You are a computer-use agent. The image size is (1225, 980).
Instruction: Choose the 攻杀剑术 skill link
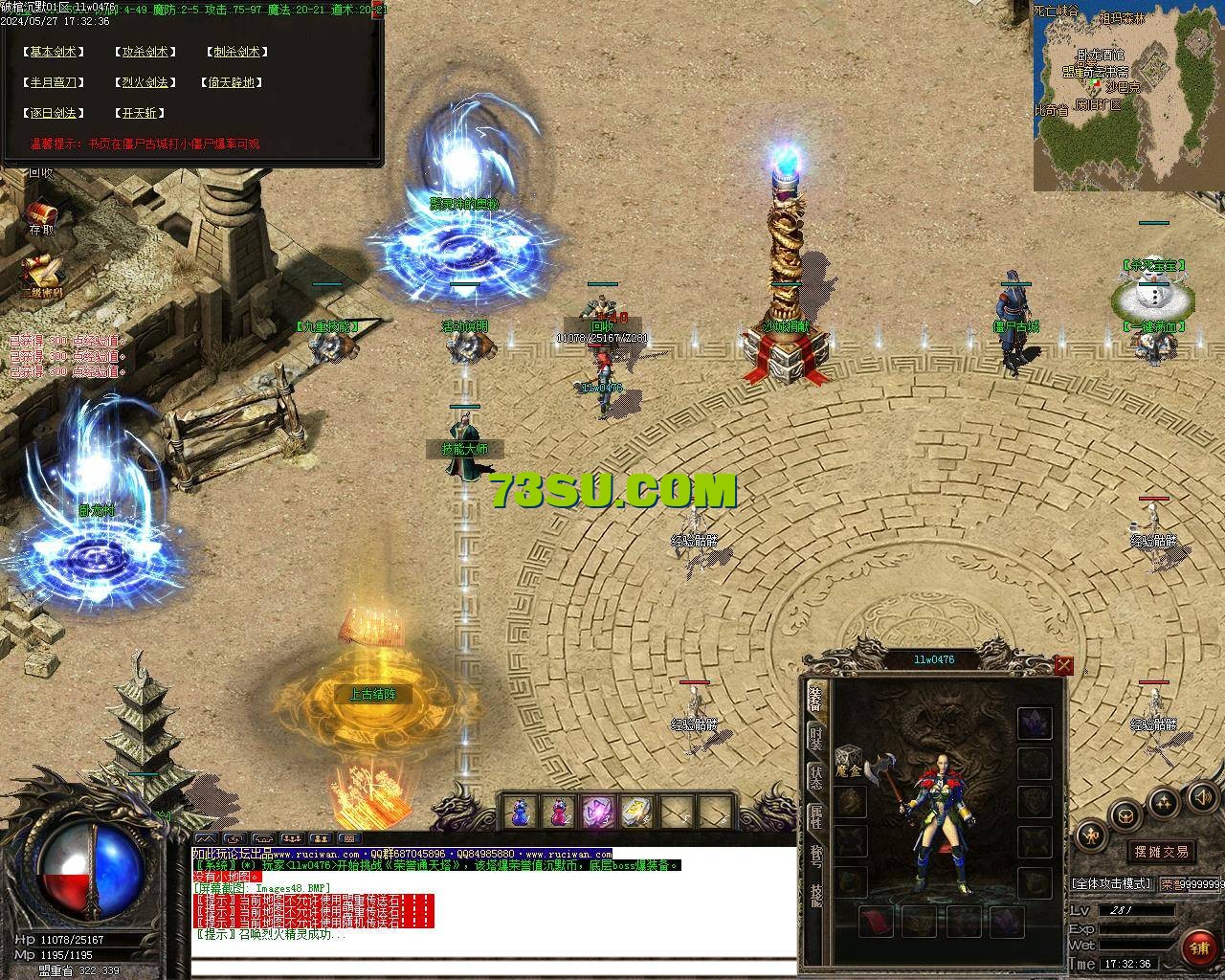[145, 53]
